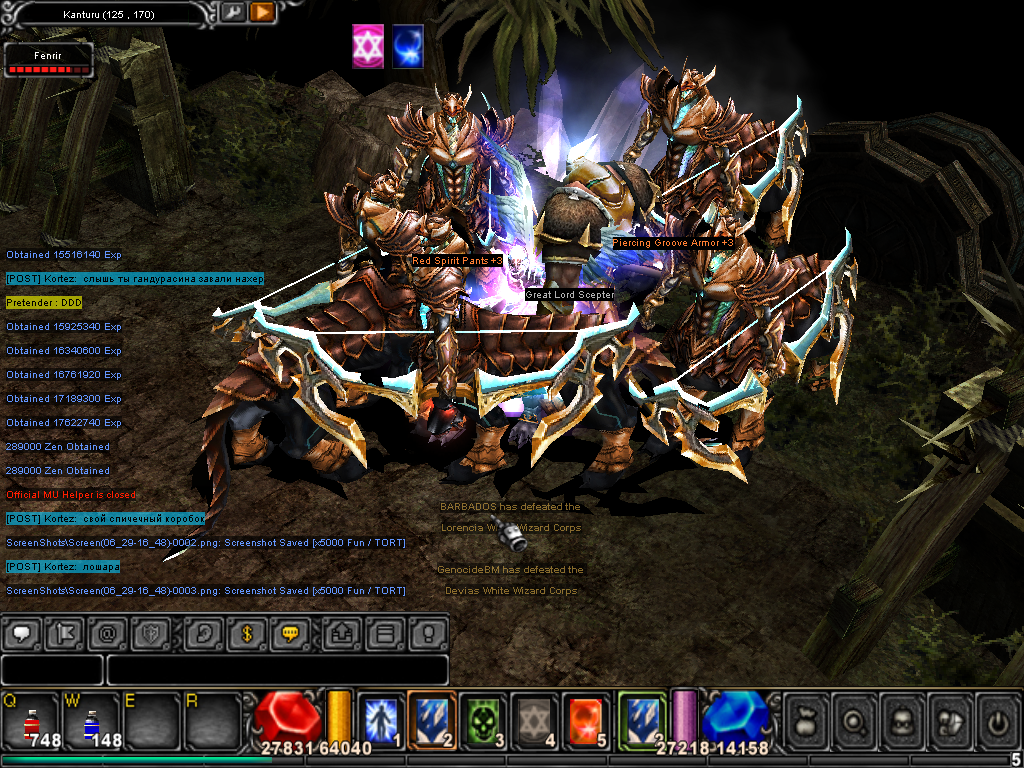Use the red healing potion in Q slot
This screenshot has height=768, width=1024.
click(x=29, y=720)
